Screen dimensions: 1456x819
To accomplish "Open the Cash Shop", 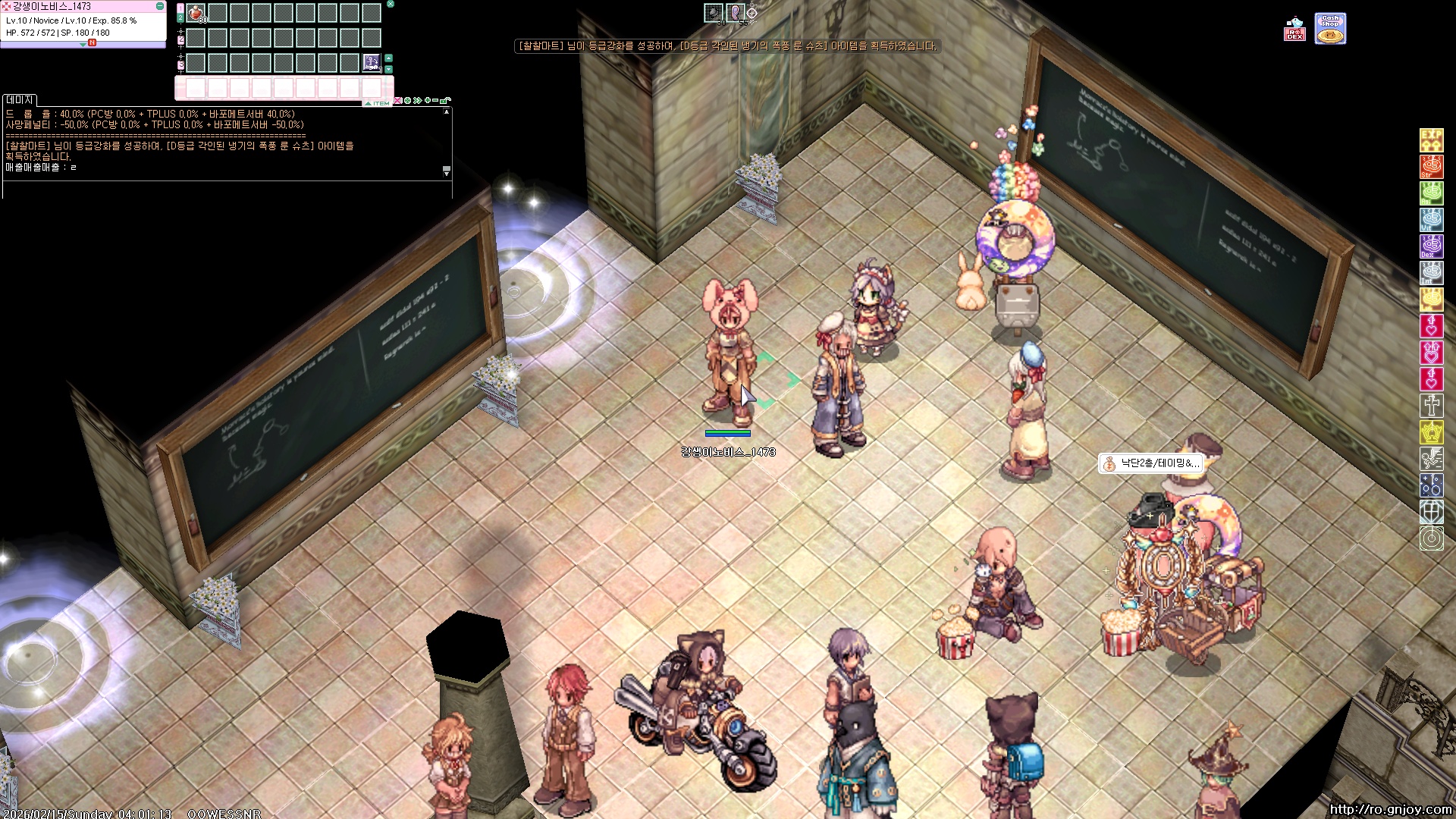I will pos(1330,29).
